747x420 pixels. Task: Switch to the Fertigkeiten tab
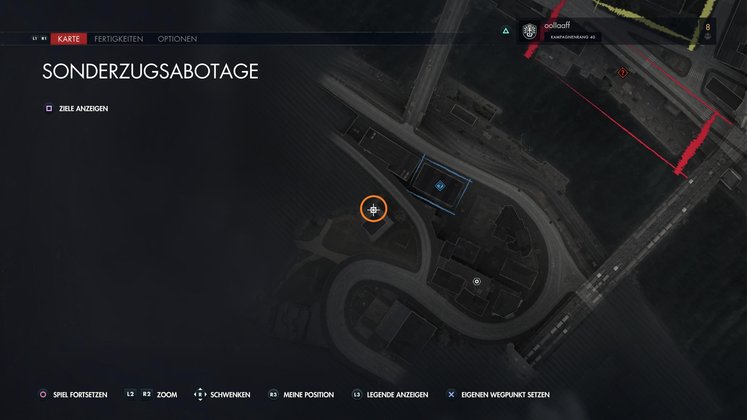118,39
